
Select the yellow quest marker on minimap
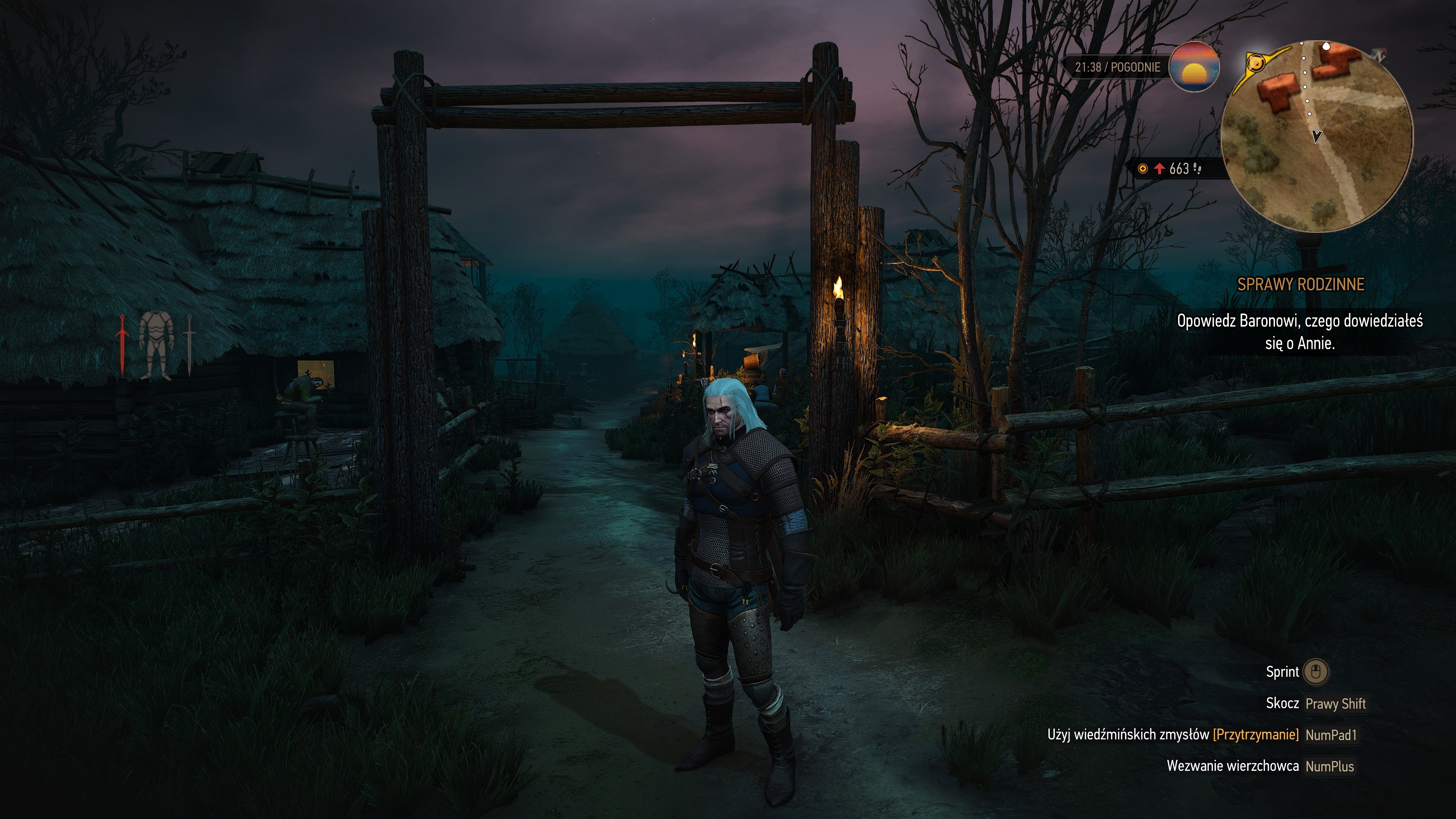[1255, 62]
